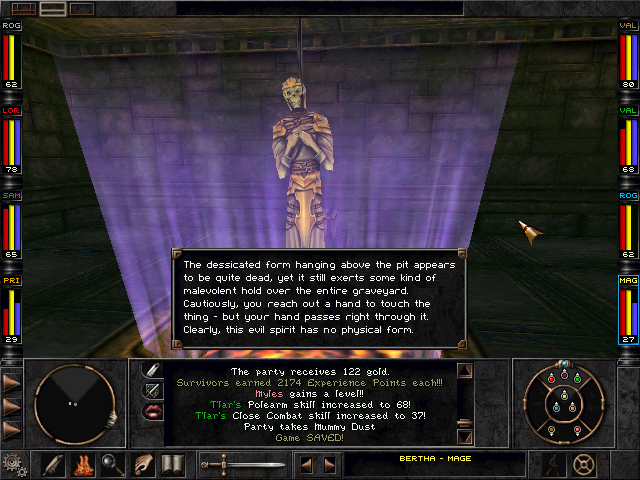
Task: Select previous character with left arrow
Action: pos(307,464)
